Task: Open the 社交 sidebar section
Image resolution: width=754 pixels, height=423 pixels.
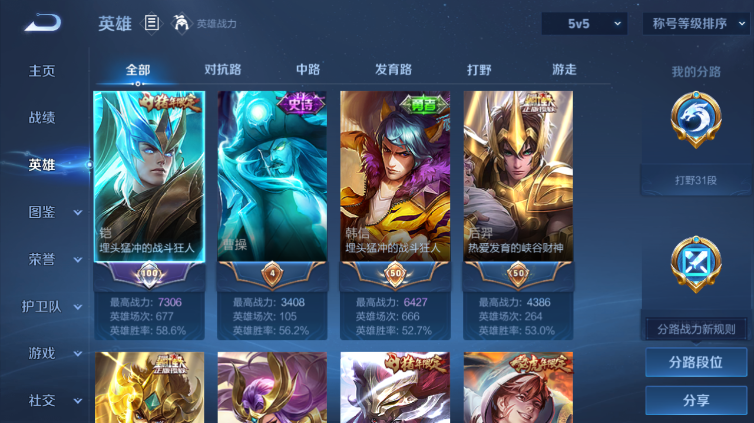Action: [42, 400]
